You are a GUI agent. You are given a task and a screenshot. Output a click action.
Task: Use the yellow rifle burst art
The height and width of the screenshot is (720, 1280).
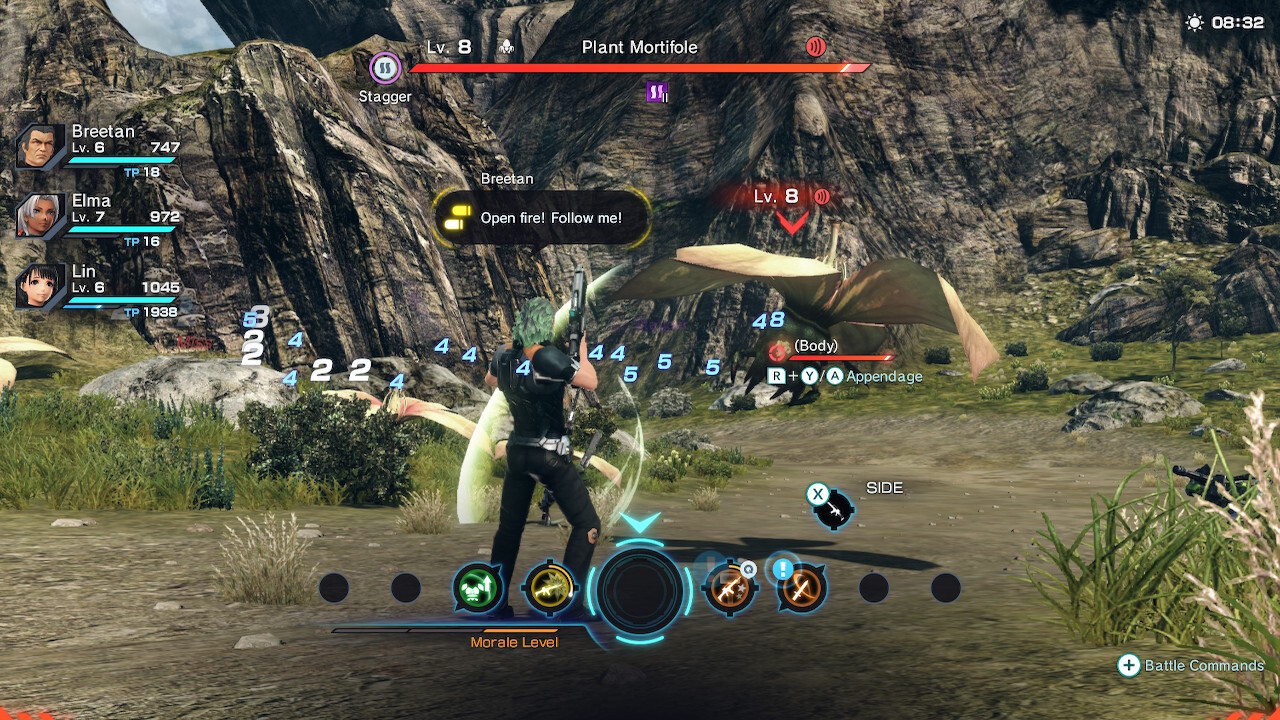pyautogui.click(x=549, y=588)
